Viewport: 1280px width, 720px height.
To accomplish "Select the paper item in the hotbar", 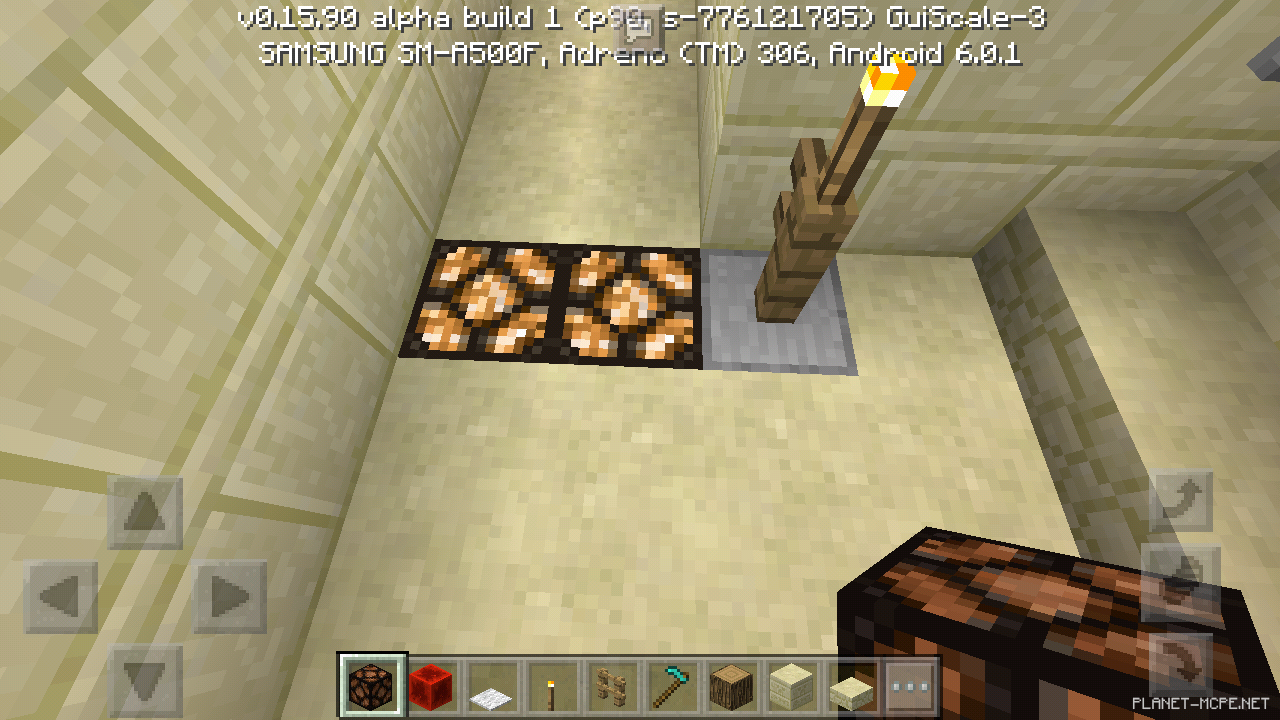I will tap(494, 685).
